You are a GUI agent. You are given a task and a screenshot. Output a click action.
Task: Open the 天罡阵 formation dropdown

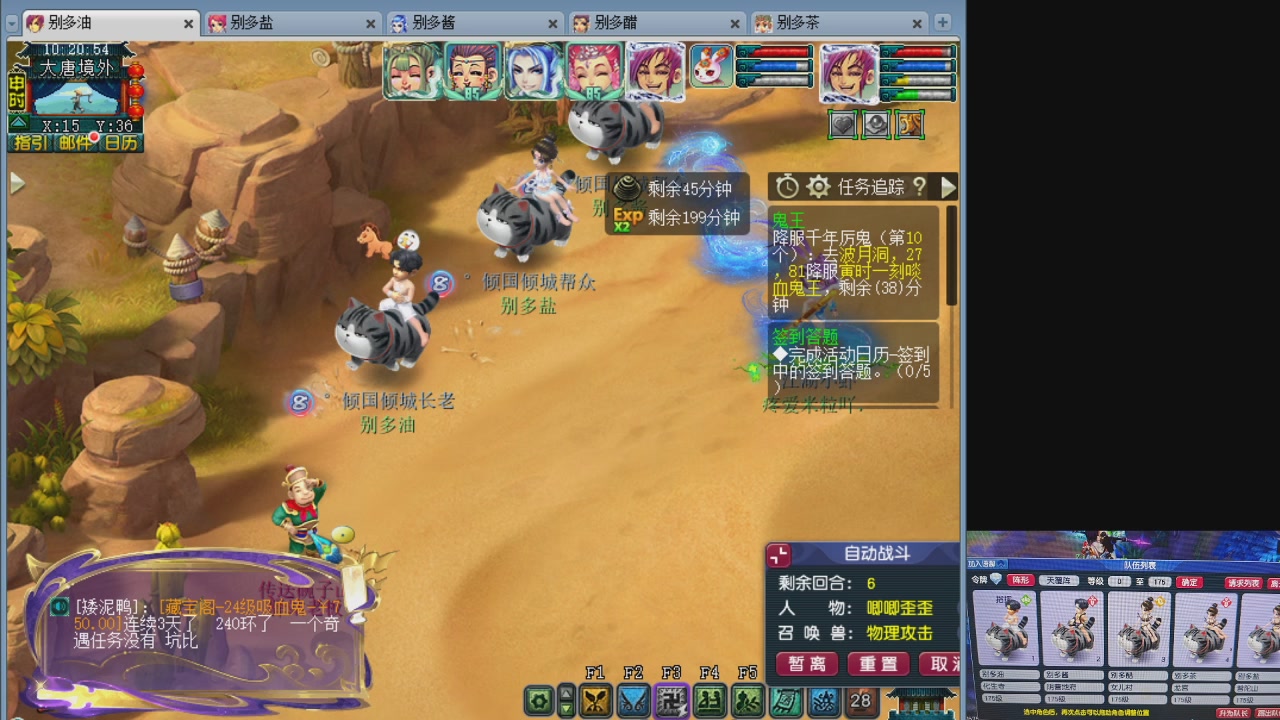pos(1061,581)
